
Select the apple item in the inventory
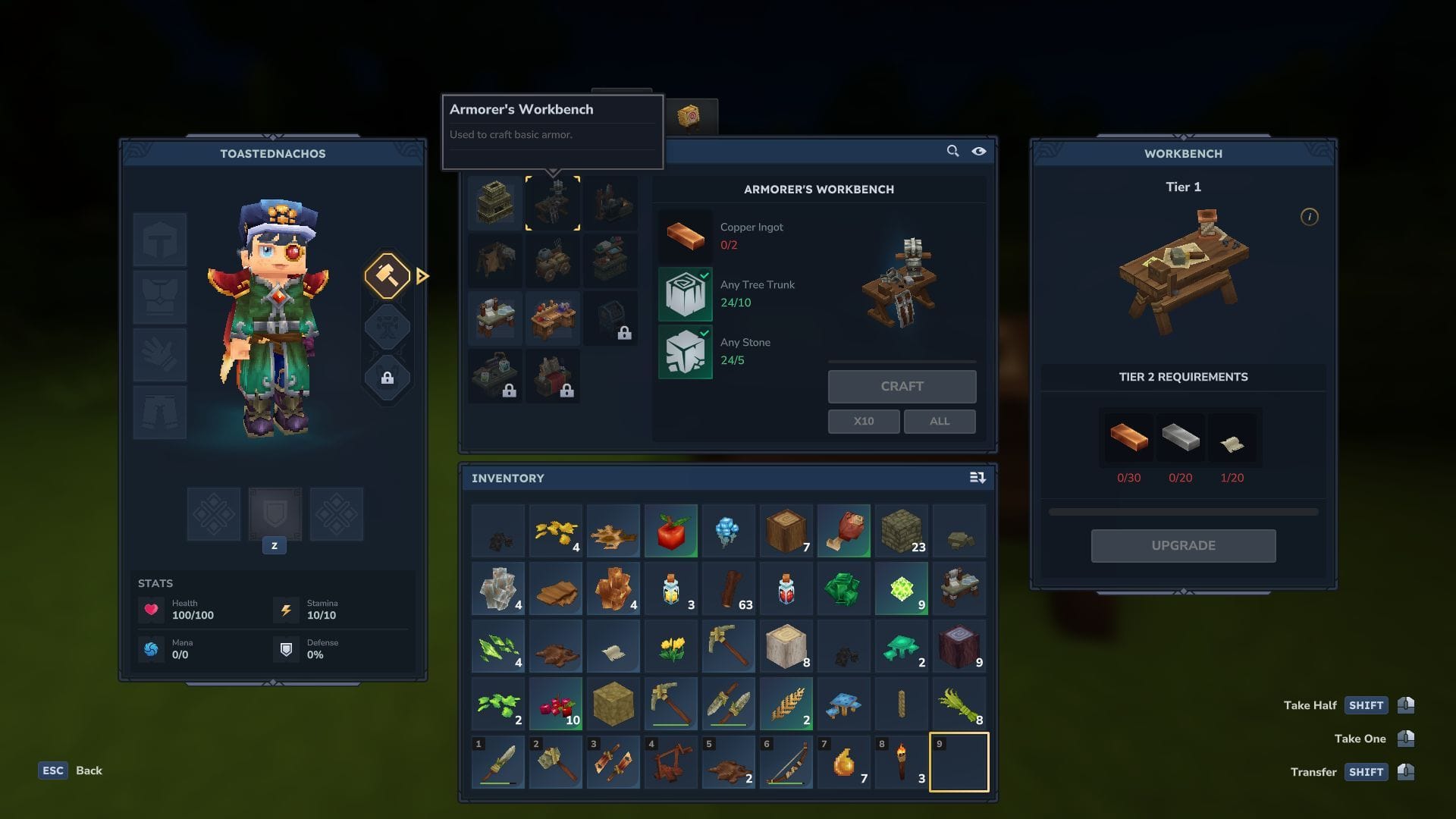point(670,531)
